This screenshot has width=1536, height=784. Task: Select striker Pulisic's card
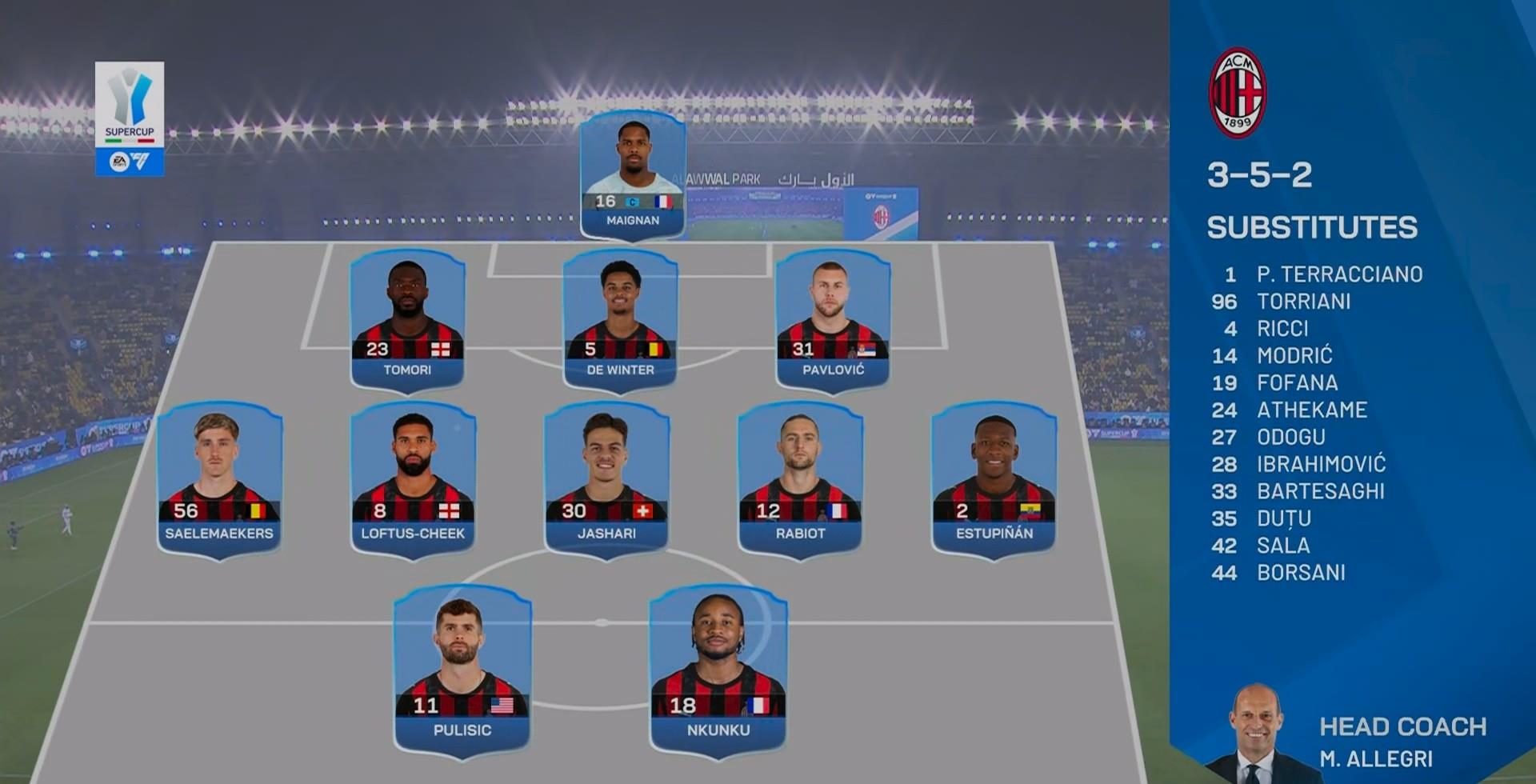(x=462, y=668)
